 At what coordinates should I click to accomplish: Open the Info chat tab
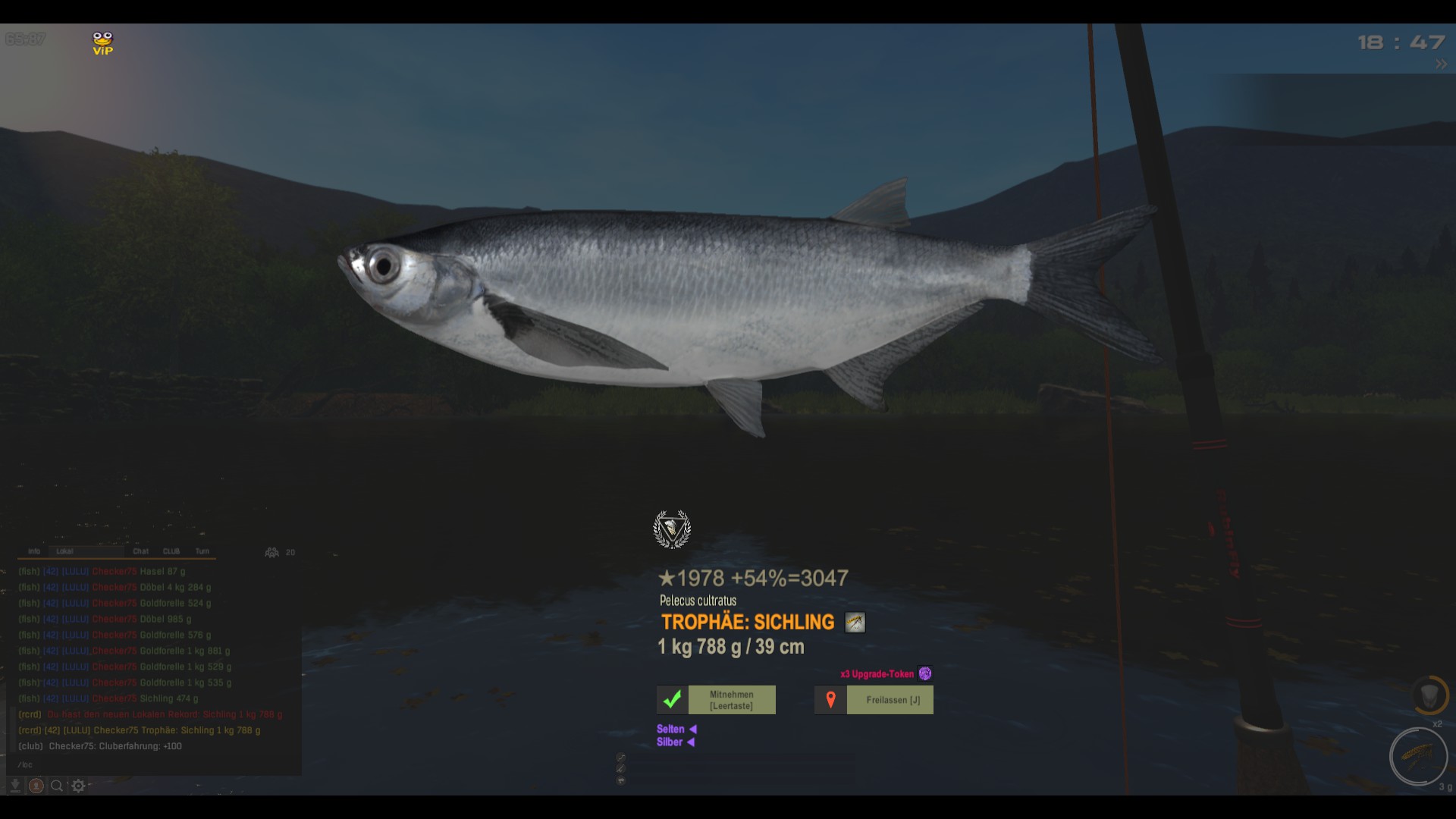pos(34,551)
